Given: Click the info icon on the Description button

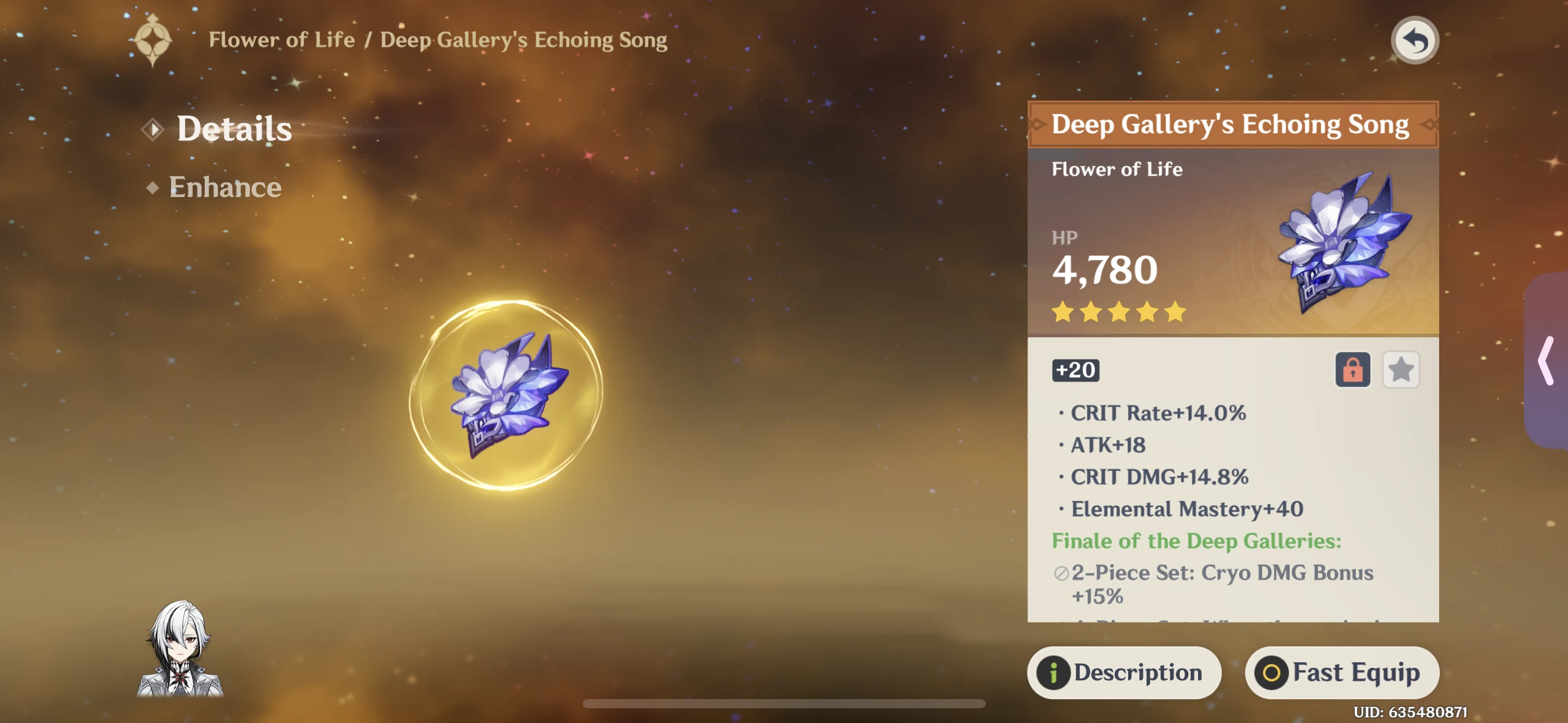Looking at the screenshot, I should coord(1054,672).
